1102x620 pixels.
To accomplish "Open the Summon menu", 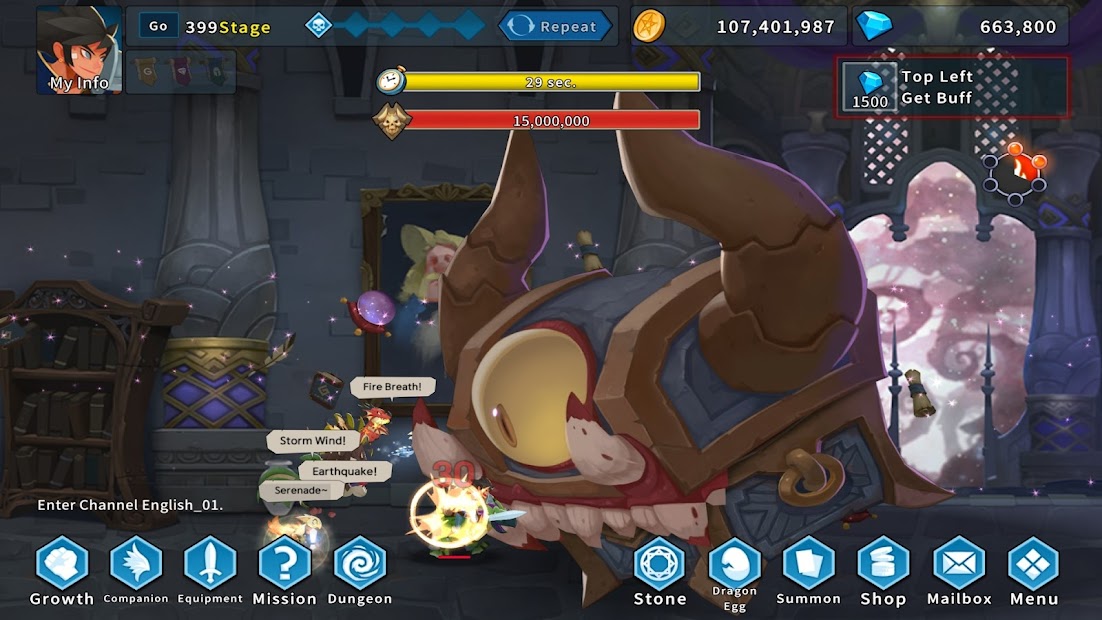I will click(809, 565).
